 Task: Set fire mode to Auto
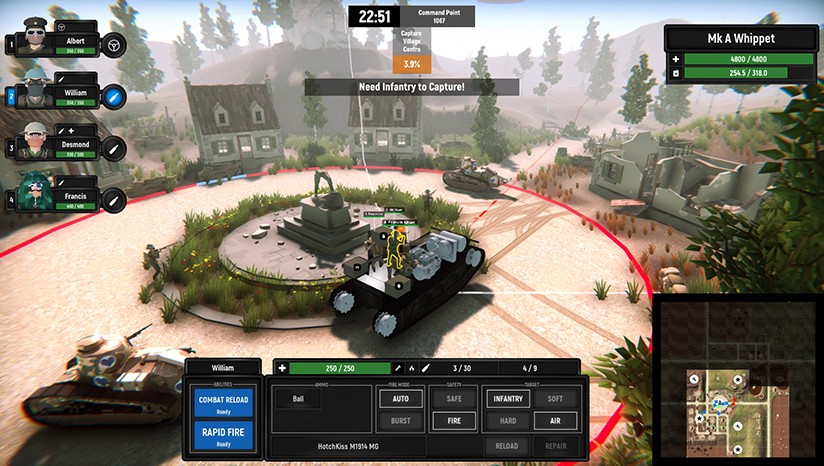(399, 397)
